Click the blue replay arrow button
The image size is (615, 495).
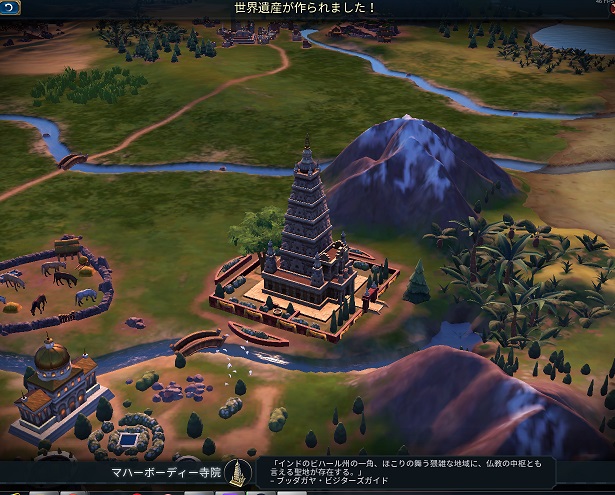[x=11, y=7]
